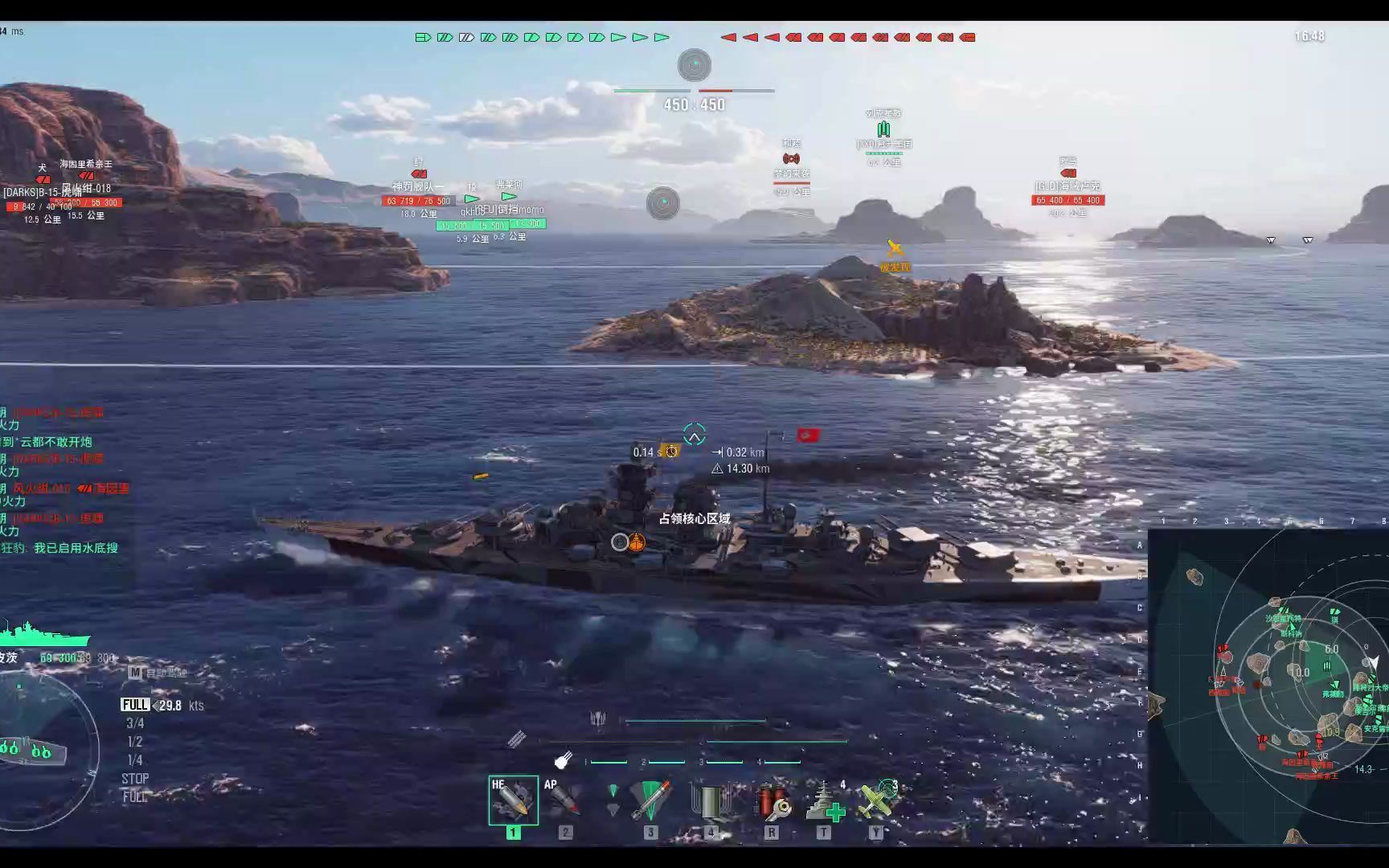Select forward FULL speed on telegraph
The height and width of the screenshot is (868, 1389).
click(x=135, y=705)
